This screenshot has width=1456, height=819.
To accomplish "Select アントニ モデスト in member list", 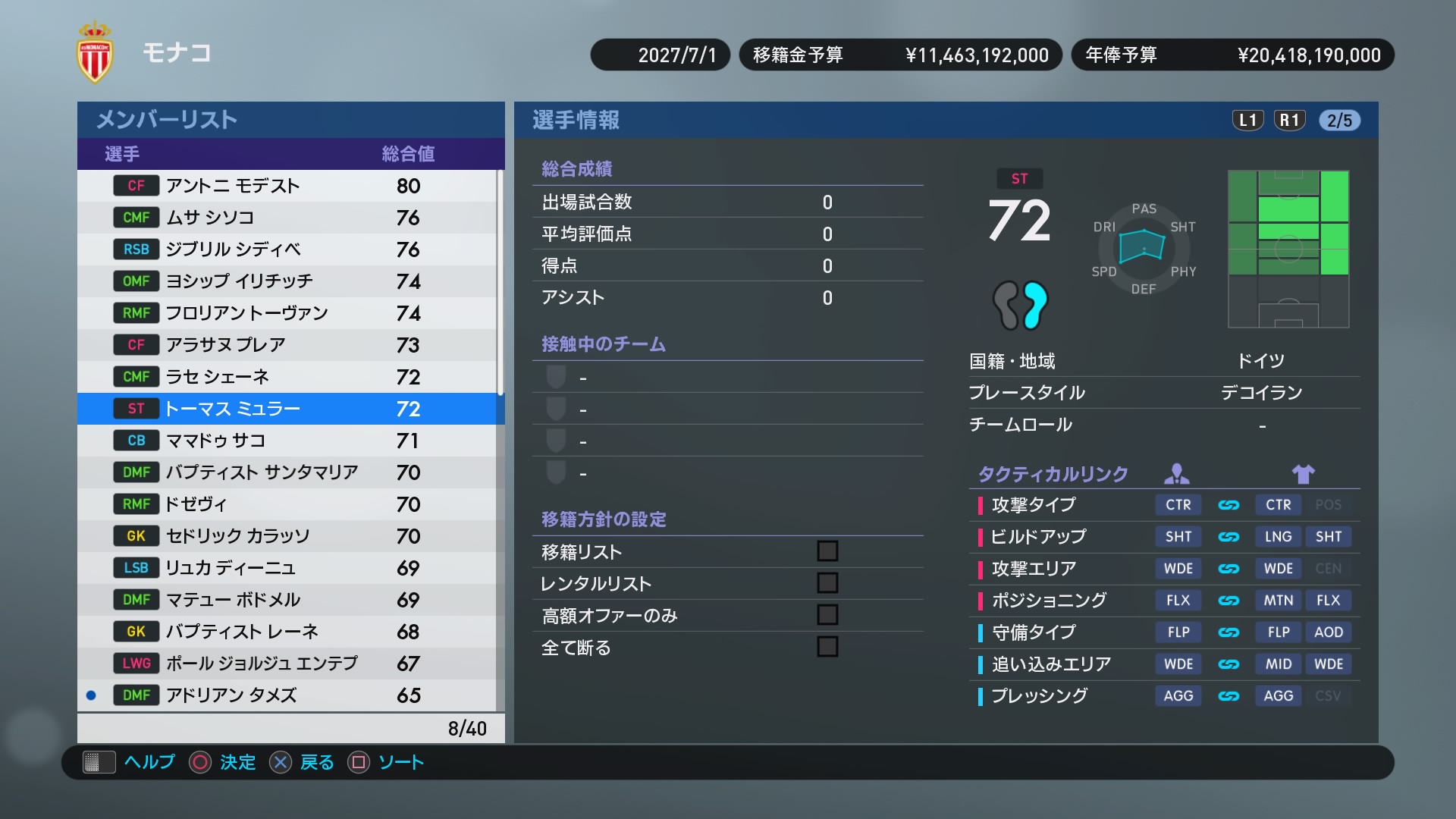I will 288,186.
